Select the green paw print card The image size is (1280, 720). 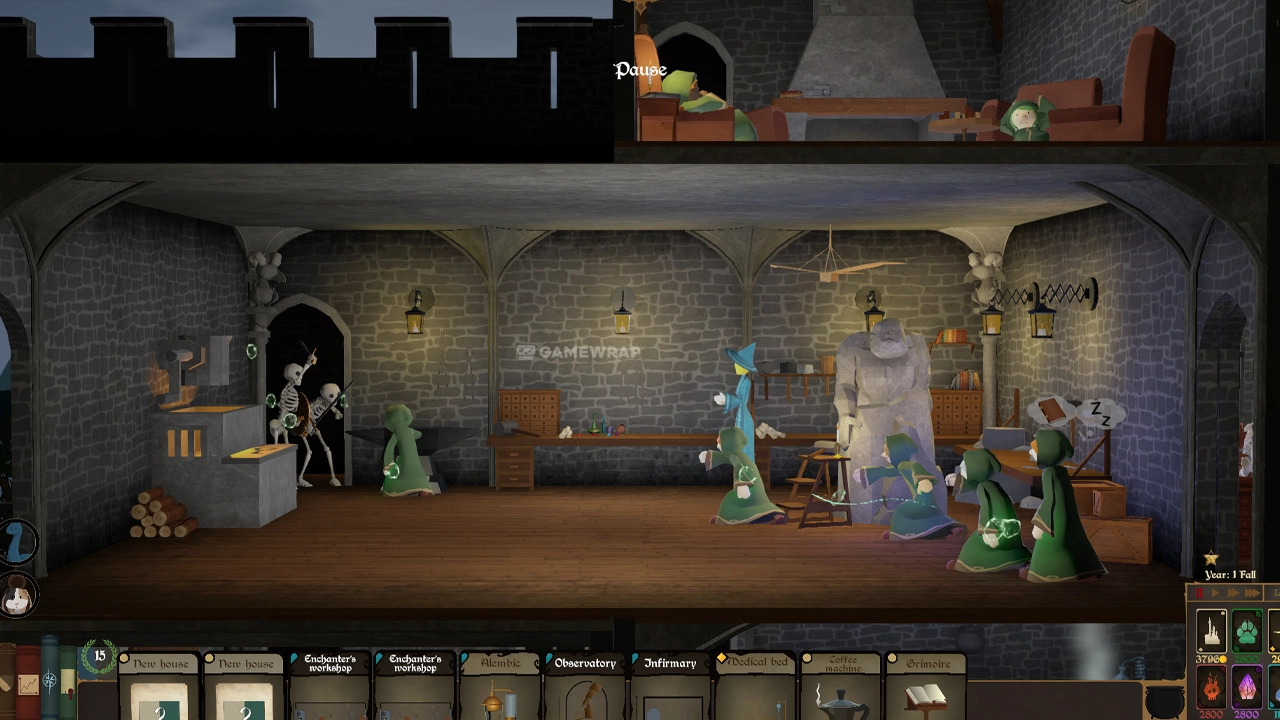(1246, 632)
